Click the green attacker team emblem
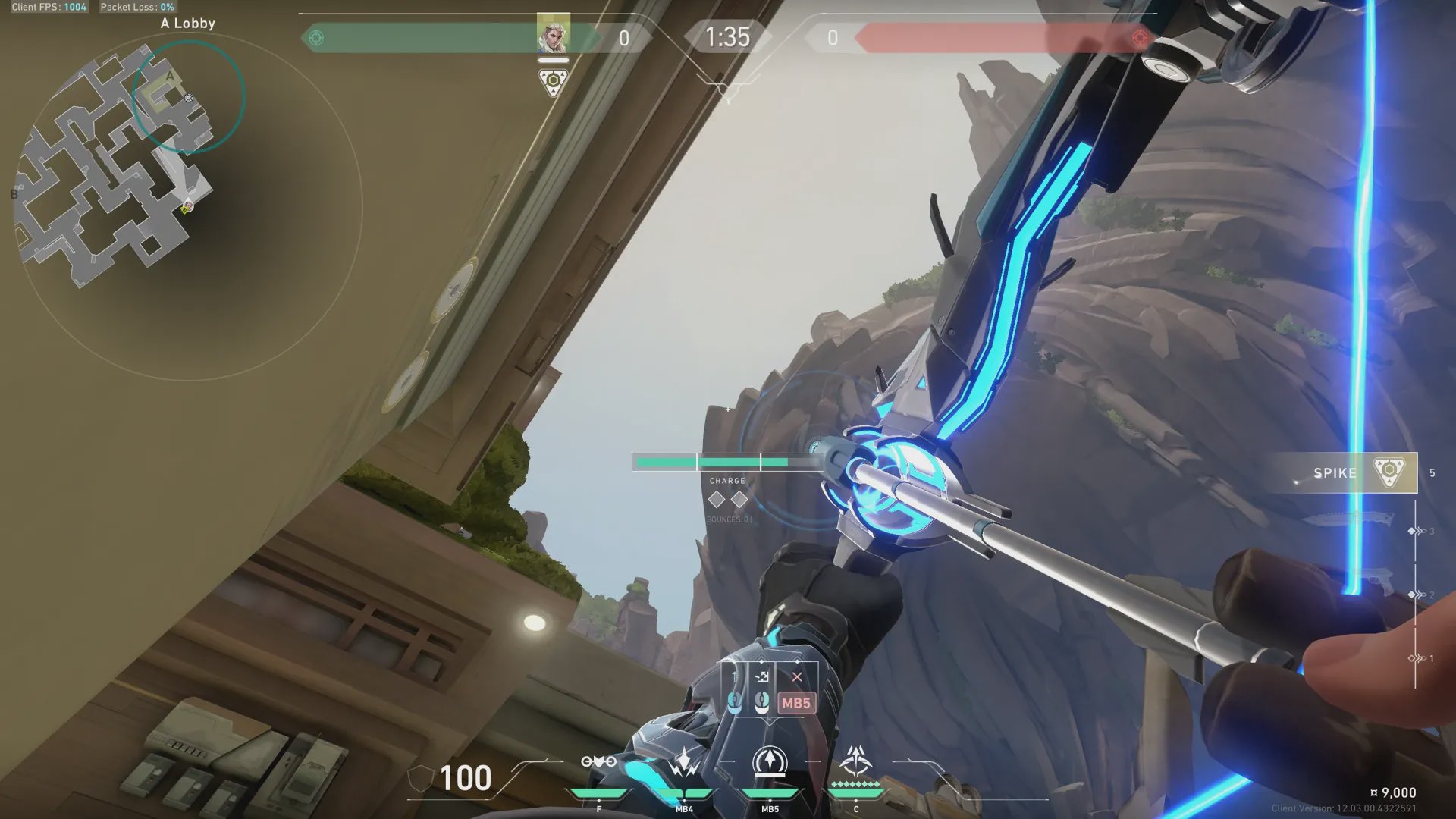This screenshot has width=1456, height=819. click(x=316, y=38)
